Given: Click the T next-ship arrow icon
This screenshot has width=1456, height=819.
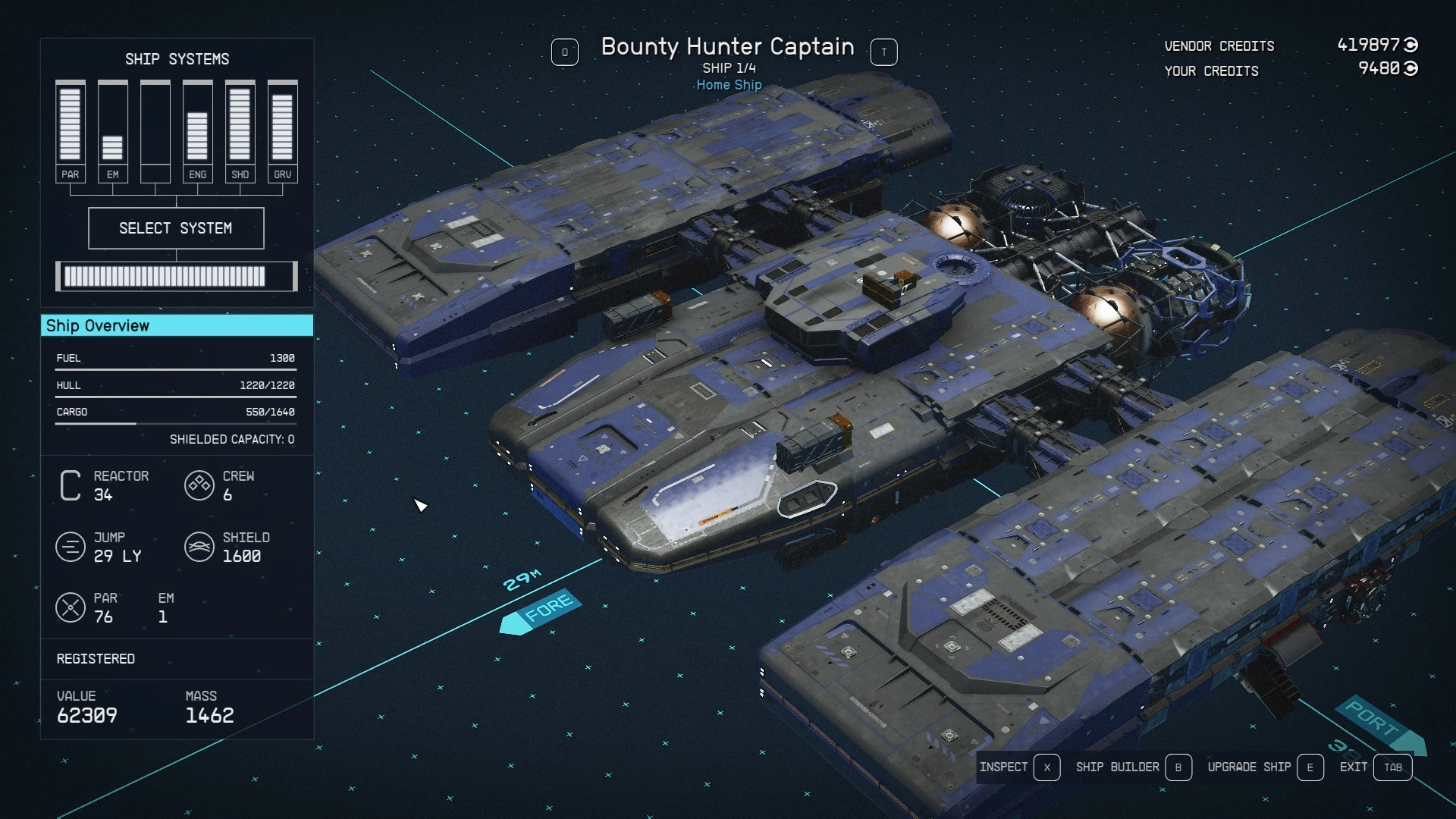Looking at the screenshot, I should pyautogui.click(x=883, y=52).
